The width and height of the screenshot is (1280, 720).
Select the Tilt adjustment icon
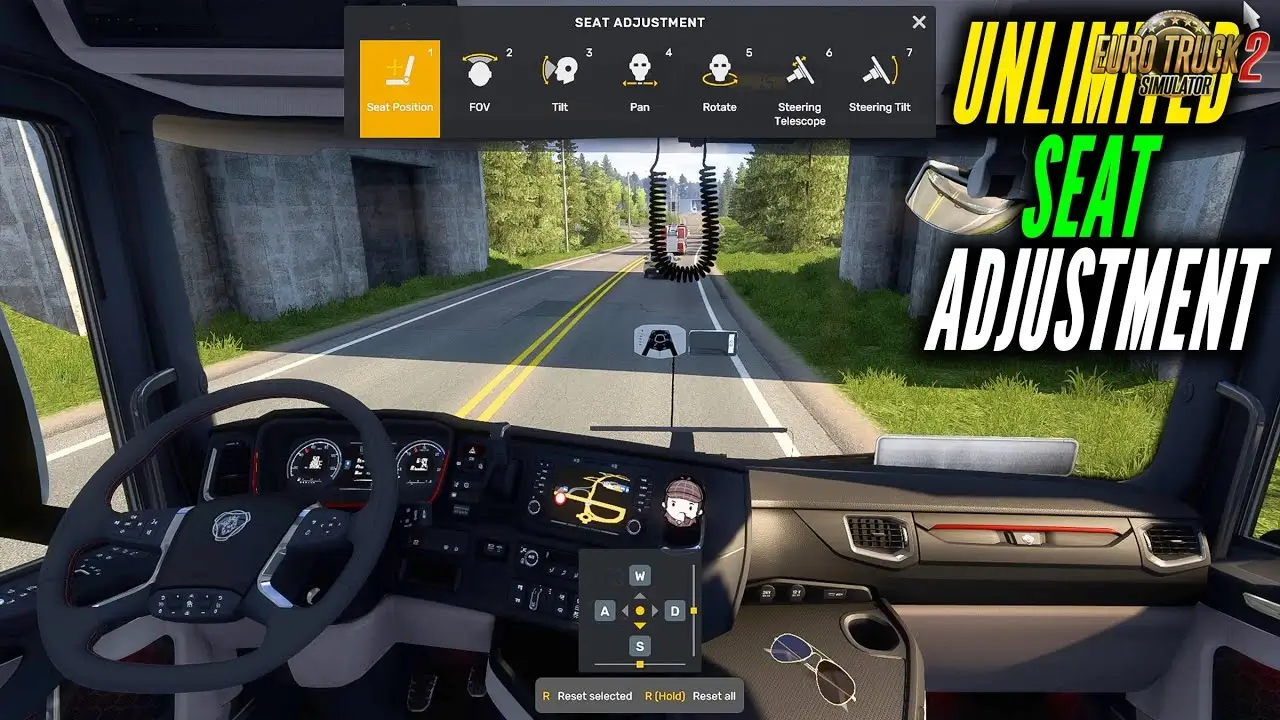click(x=560, y=70)
